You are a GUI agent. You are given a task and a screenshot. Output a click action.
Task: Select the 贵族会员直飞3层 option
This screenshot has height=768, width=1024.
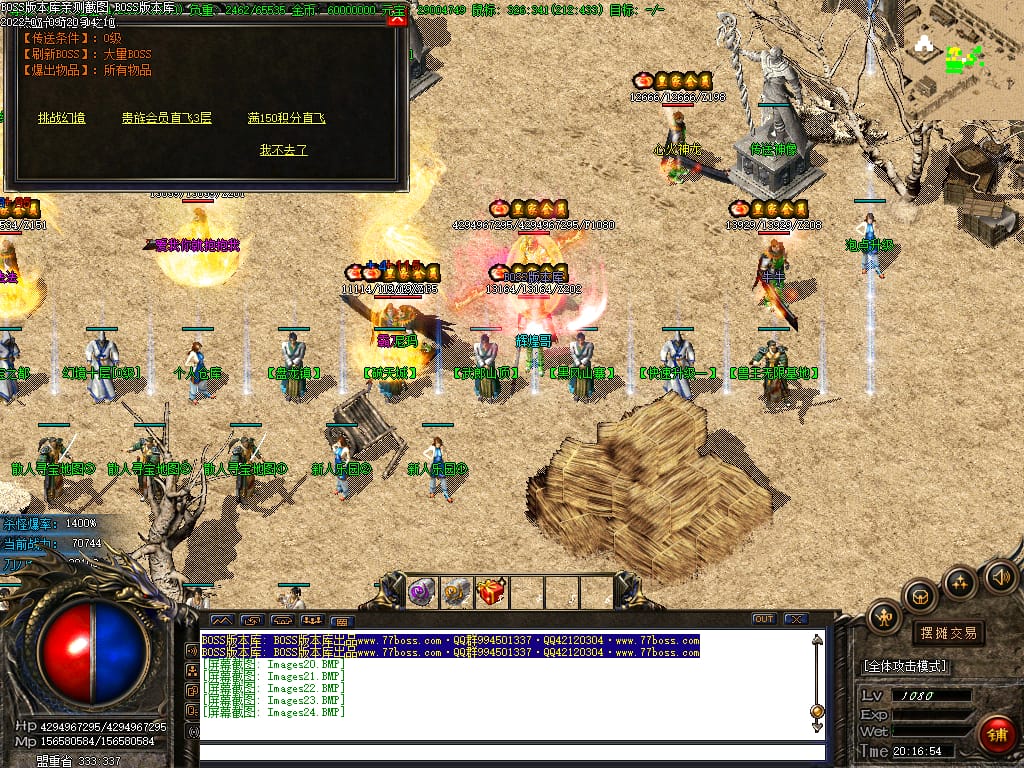(167, 118)
